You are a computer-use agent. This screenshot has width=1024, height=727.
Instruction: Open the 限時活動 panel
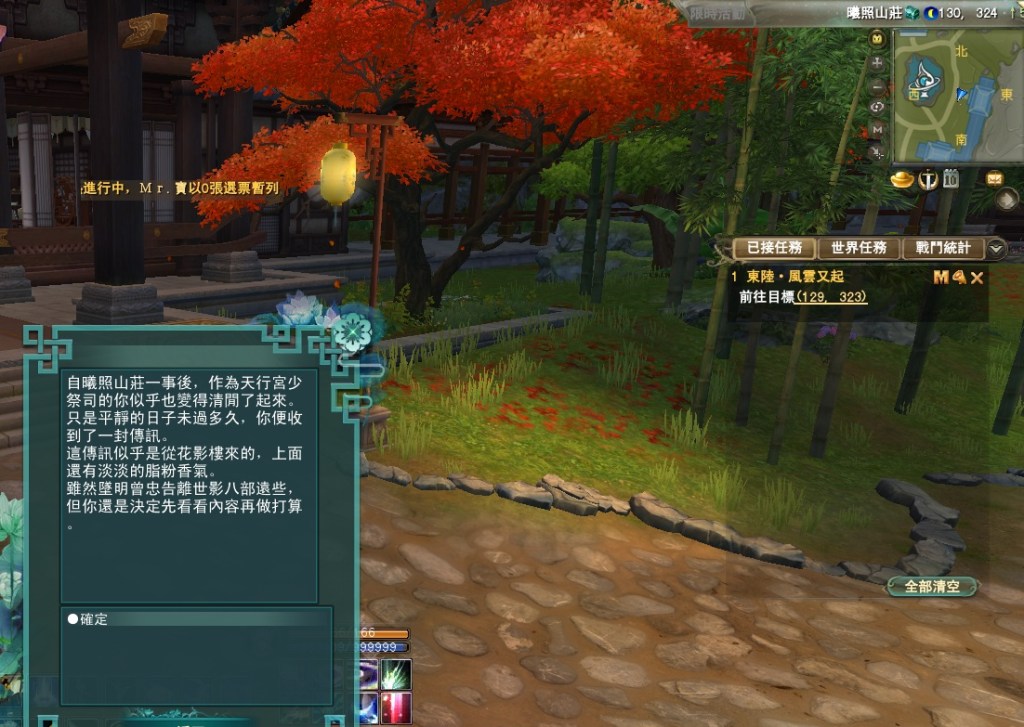[x=718, y=14]
